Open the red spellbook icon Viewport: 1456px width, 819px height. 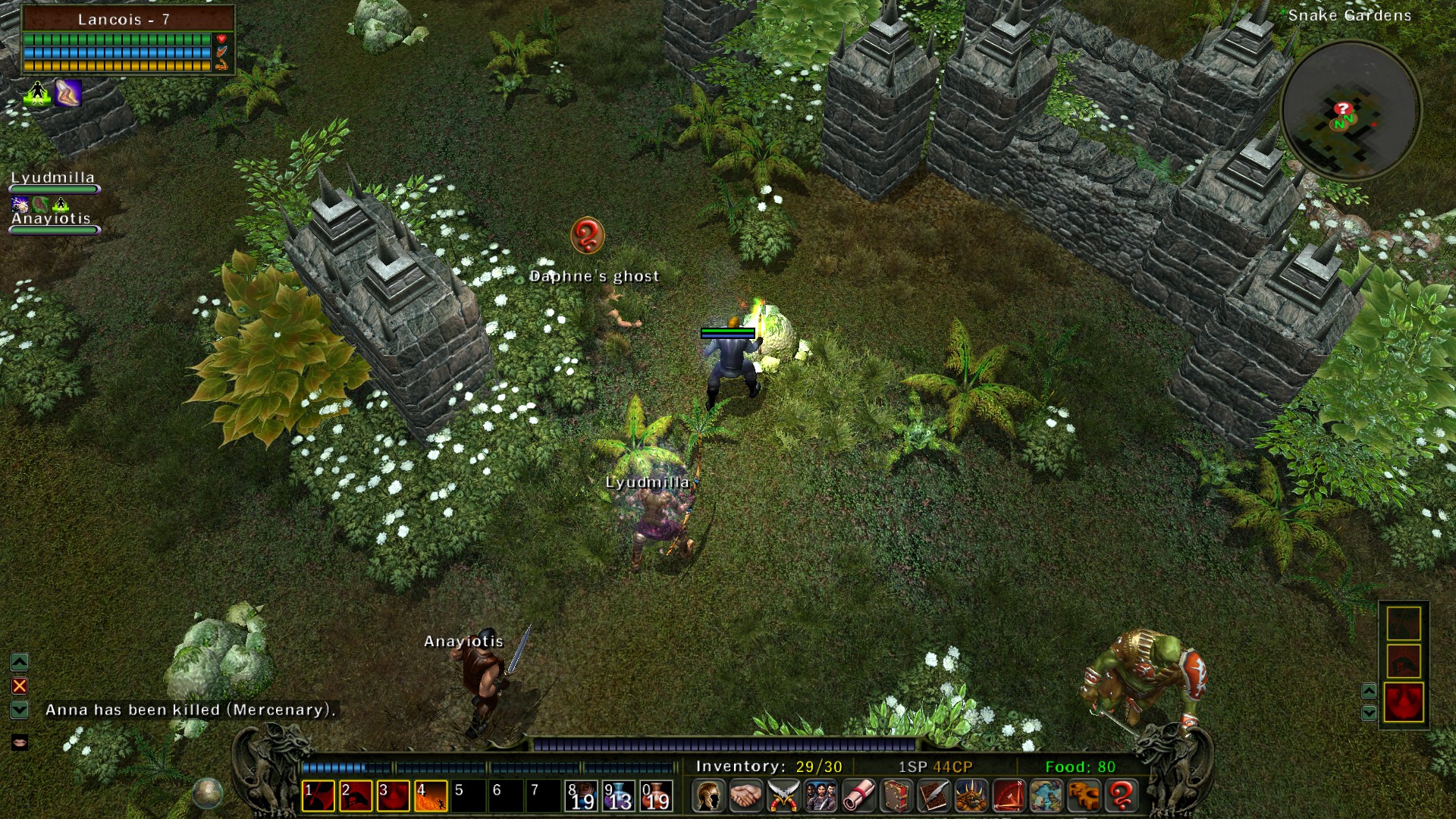click(896, 795)
